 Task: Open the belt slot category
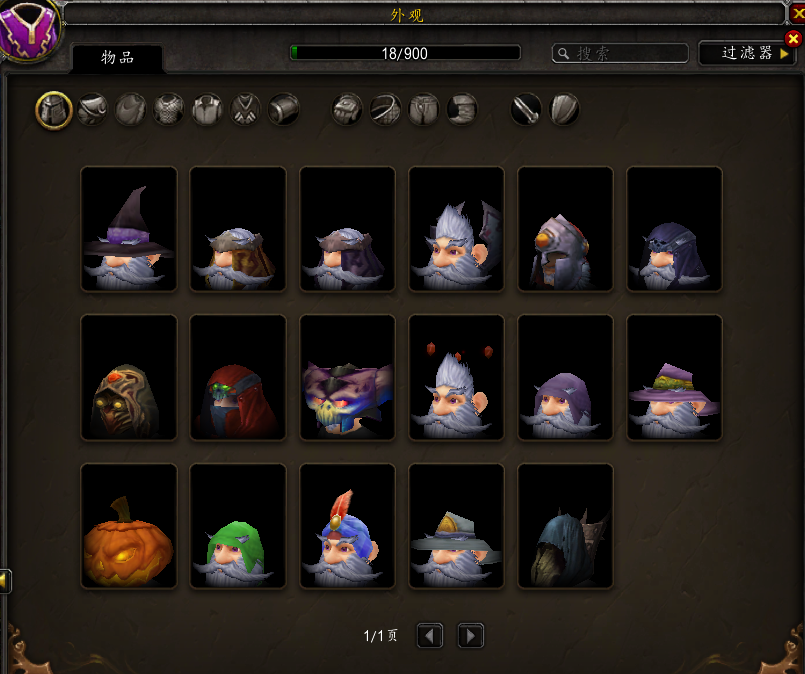tap(386, 109)
